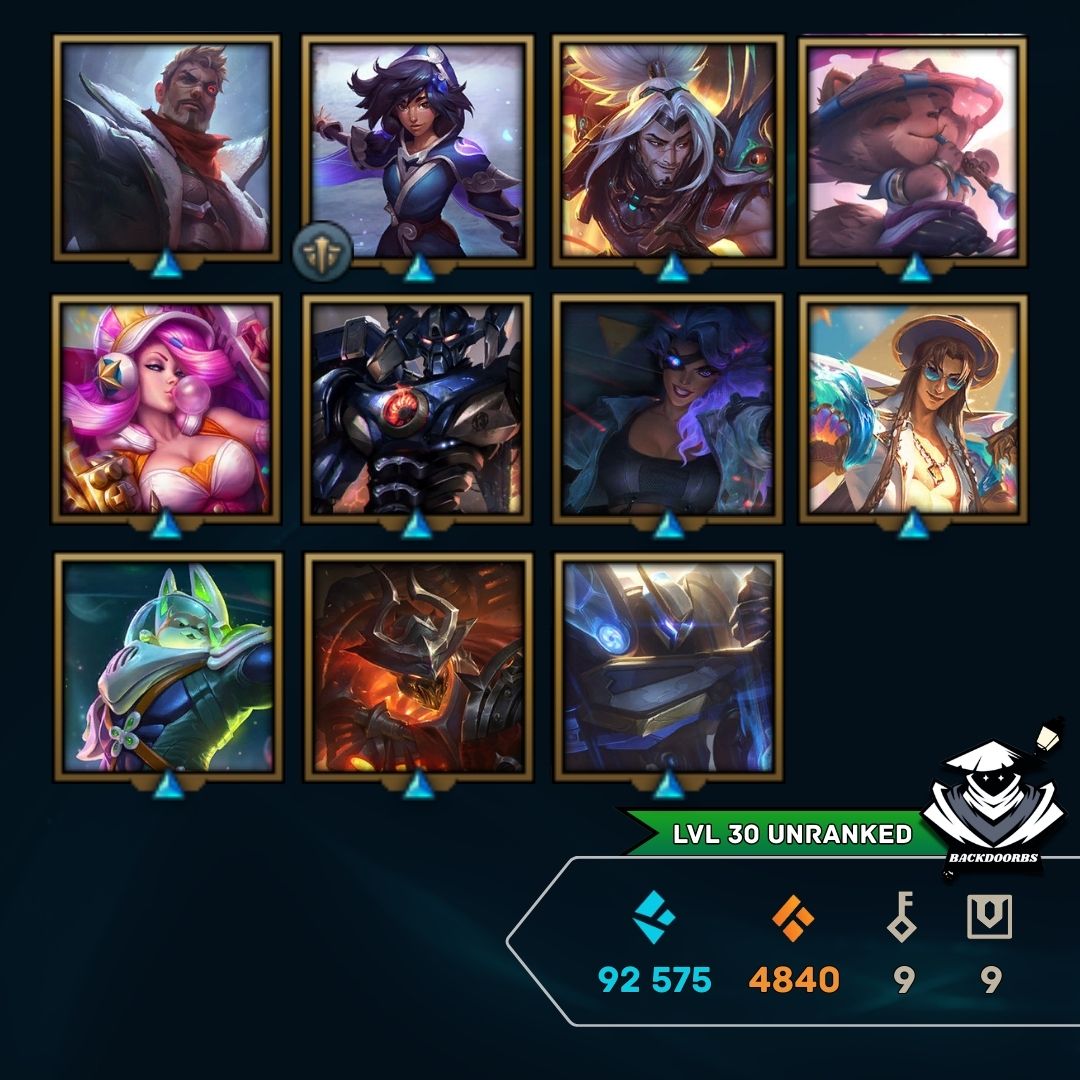Select the dark mech skin with red core

pyautogui.click(x=417, y=408)
